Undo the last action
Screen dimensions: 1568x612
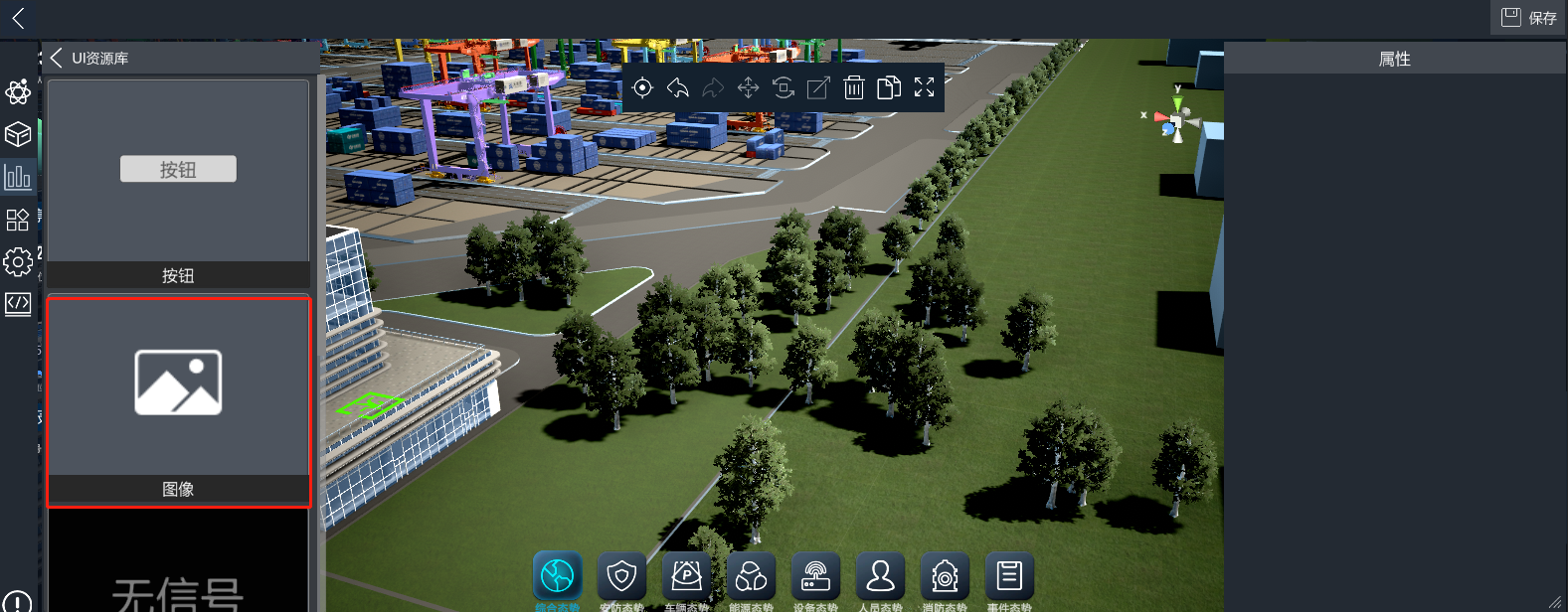click(x=678, y=88)
